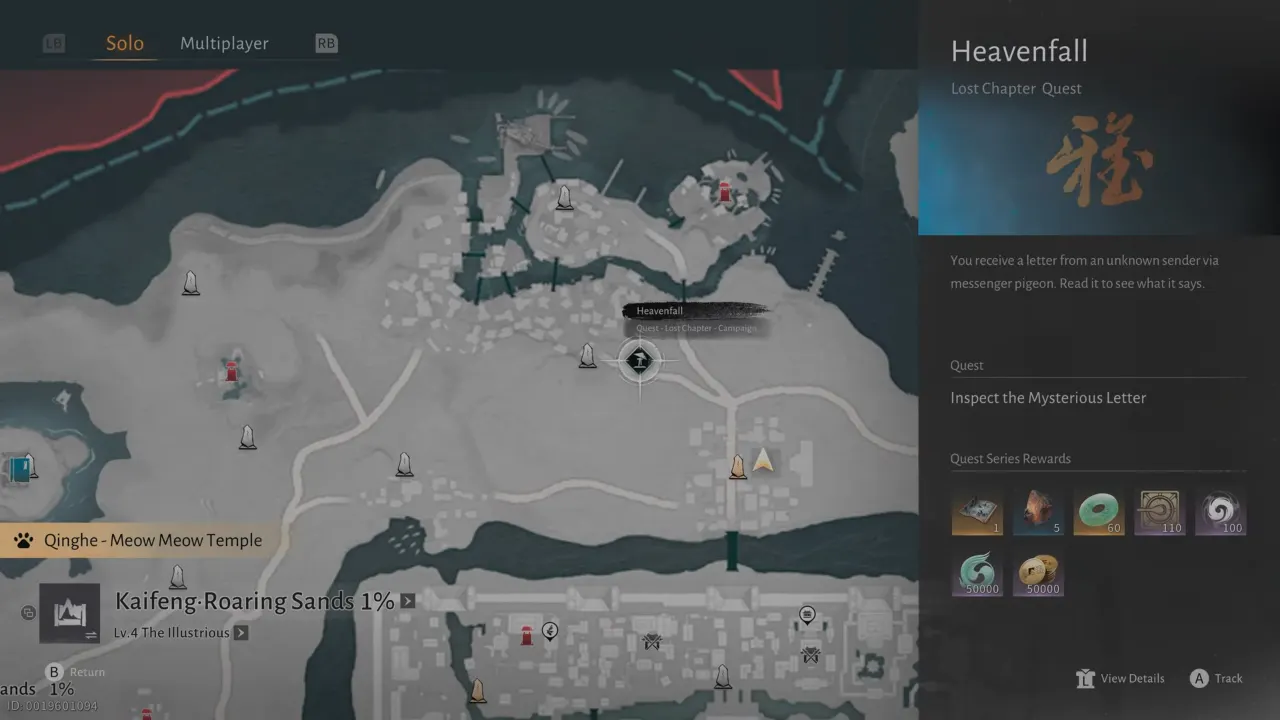Inspect the reddish ore reward showing 5
1280x720 pixels.
click(x=1037, y=513)
